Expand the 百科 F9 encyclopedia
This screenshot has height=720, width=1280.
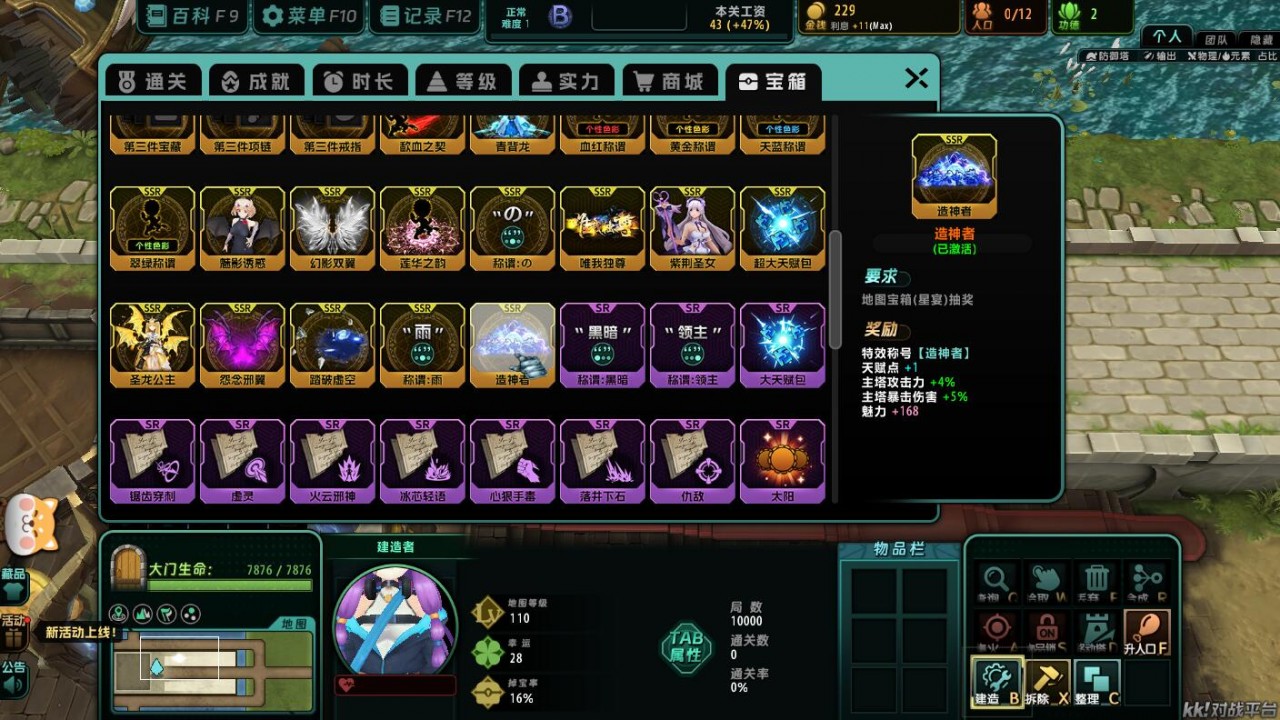click(190, 16)
